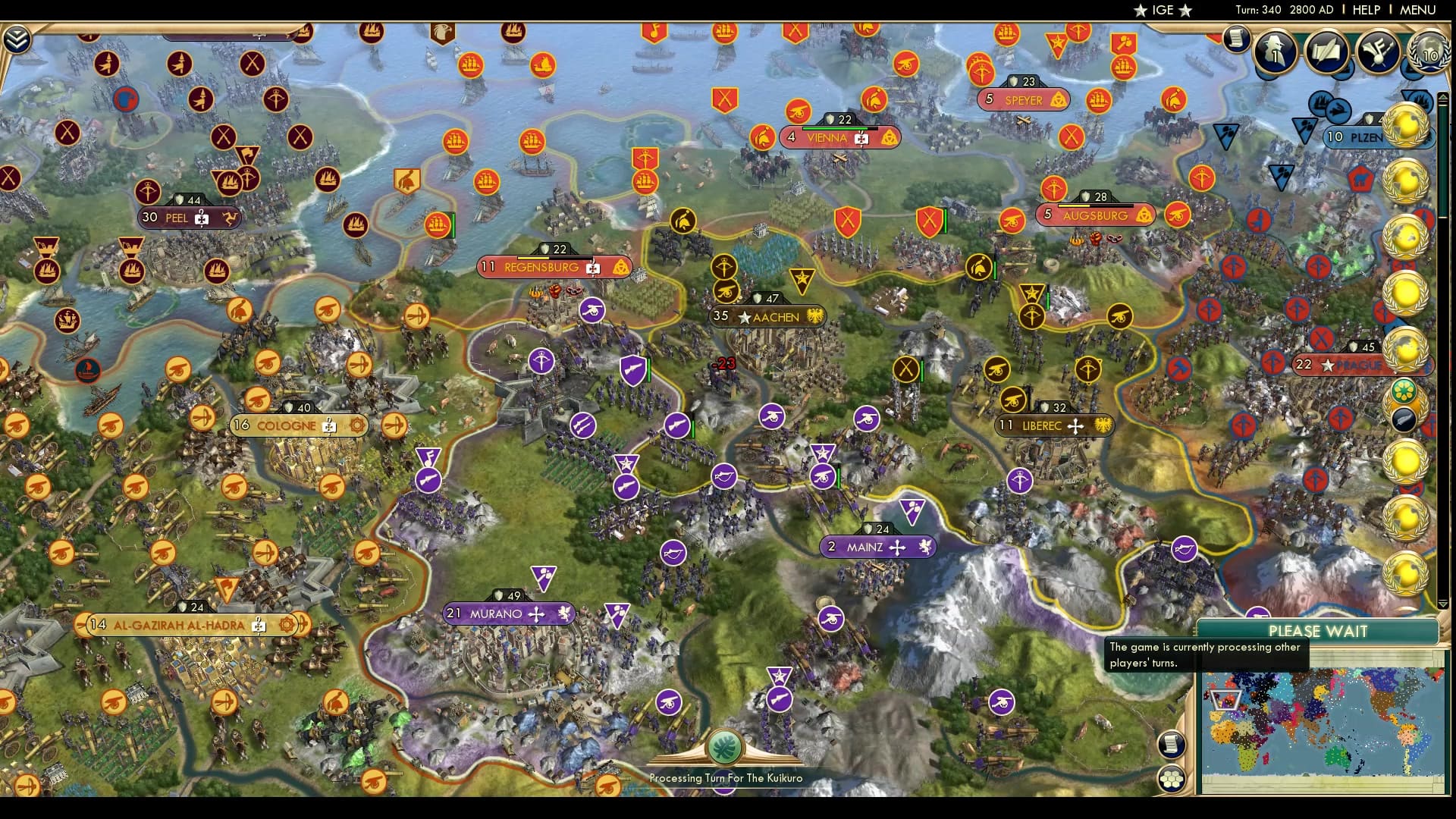Viewport: 1456px width, 819px height.
Task: Click the faith symbol on the Regensburg banner
Action: click(592, 268)
